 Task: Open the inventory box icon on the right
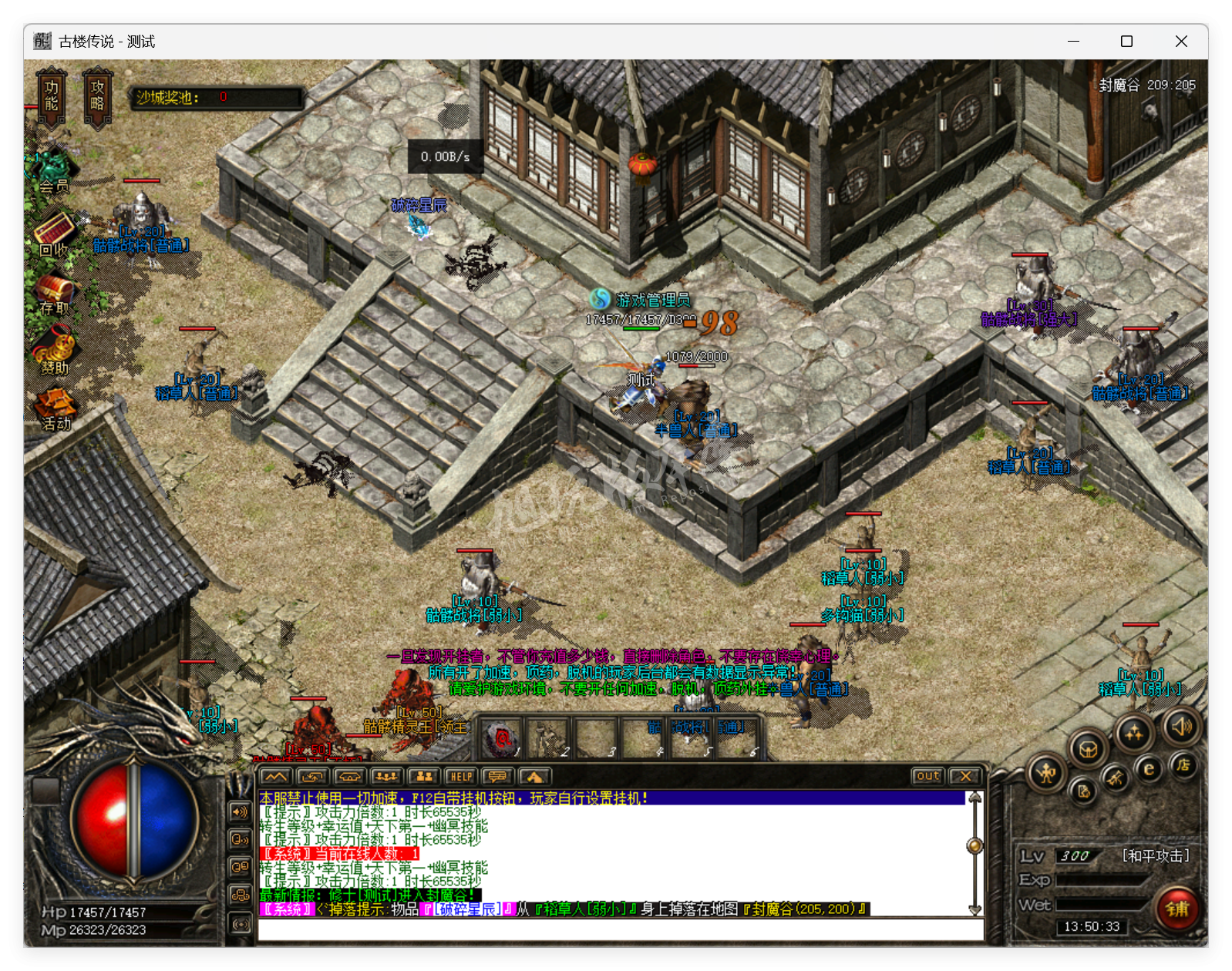[x=1089, y=749]
